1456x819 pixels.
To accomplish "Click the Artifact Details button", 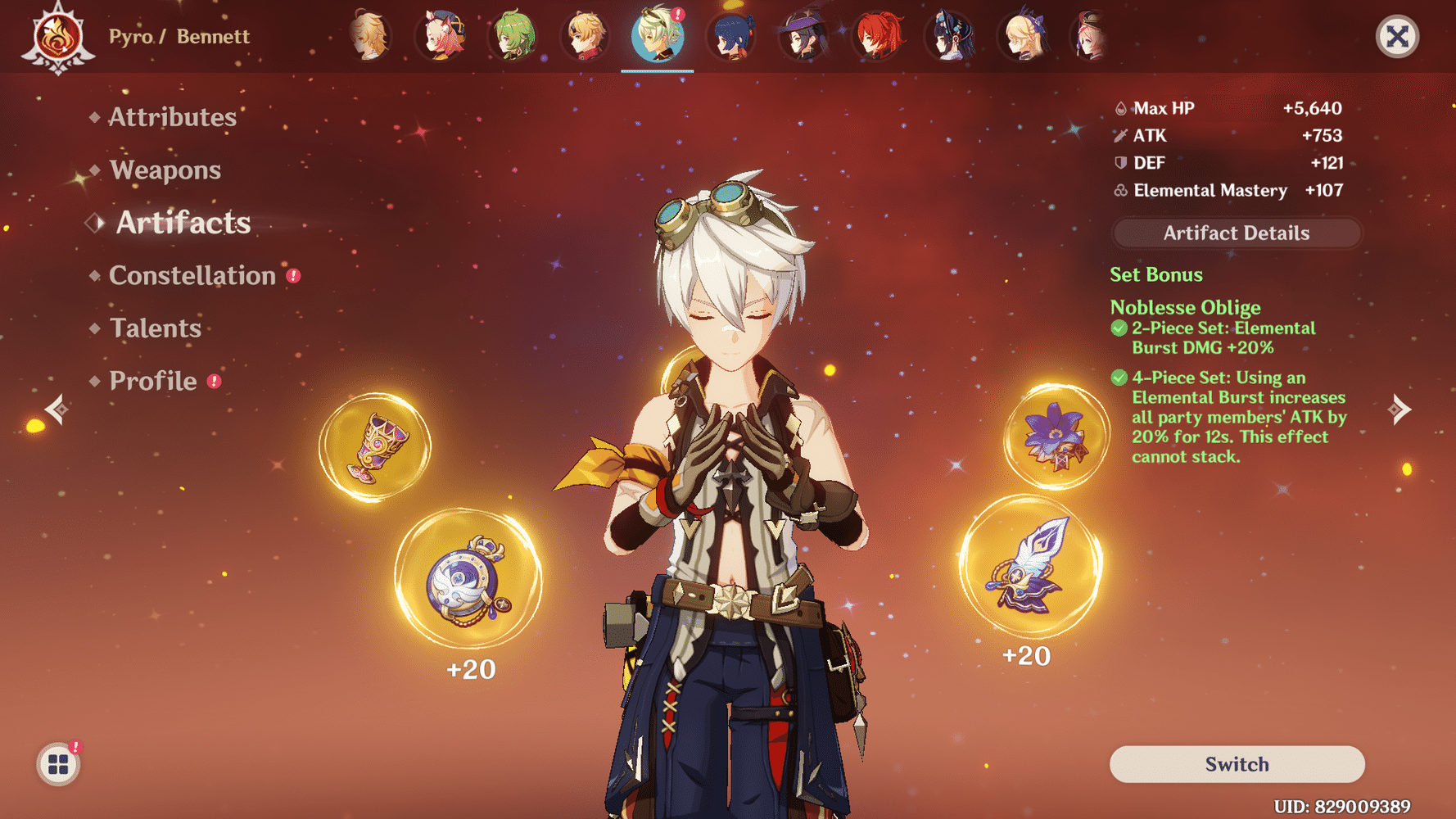I will (x=1236, y=233).
